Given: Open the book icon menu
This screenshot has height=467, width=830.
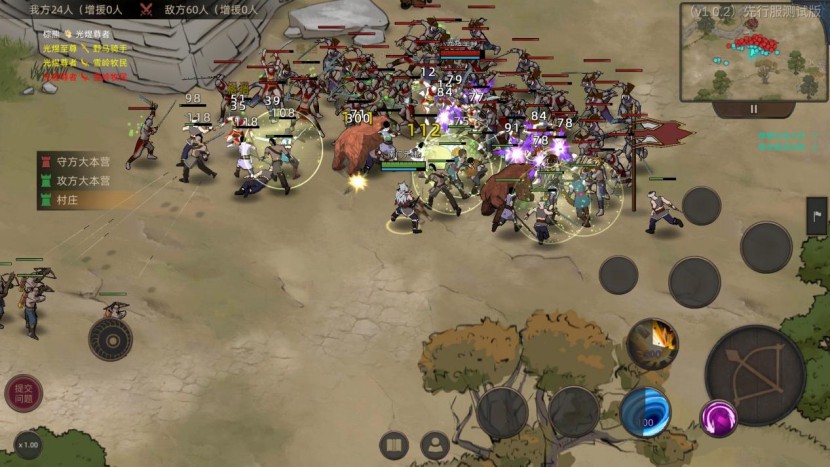Looking at the screenshot, I should click(394, 445).
